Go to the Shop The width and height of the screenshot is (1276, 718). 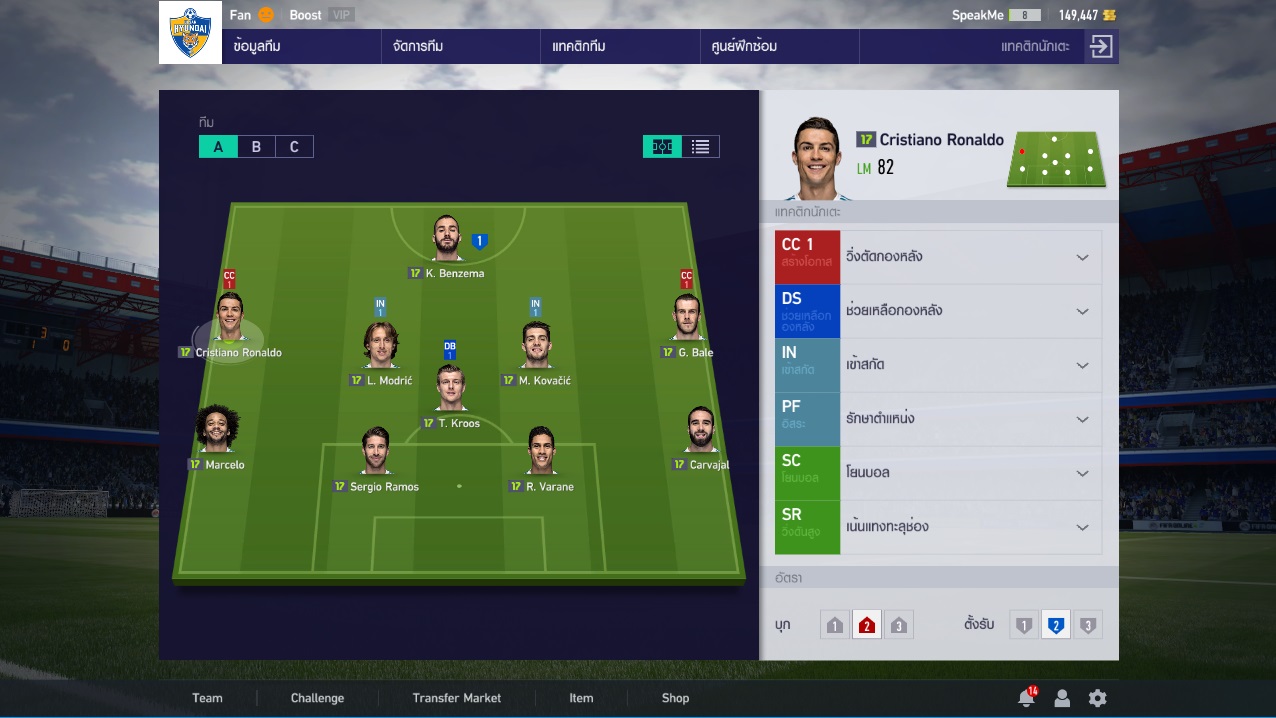675,698
